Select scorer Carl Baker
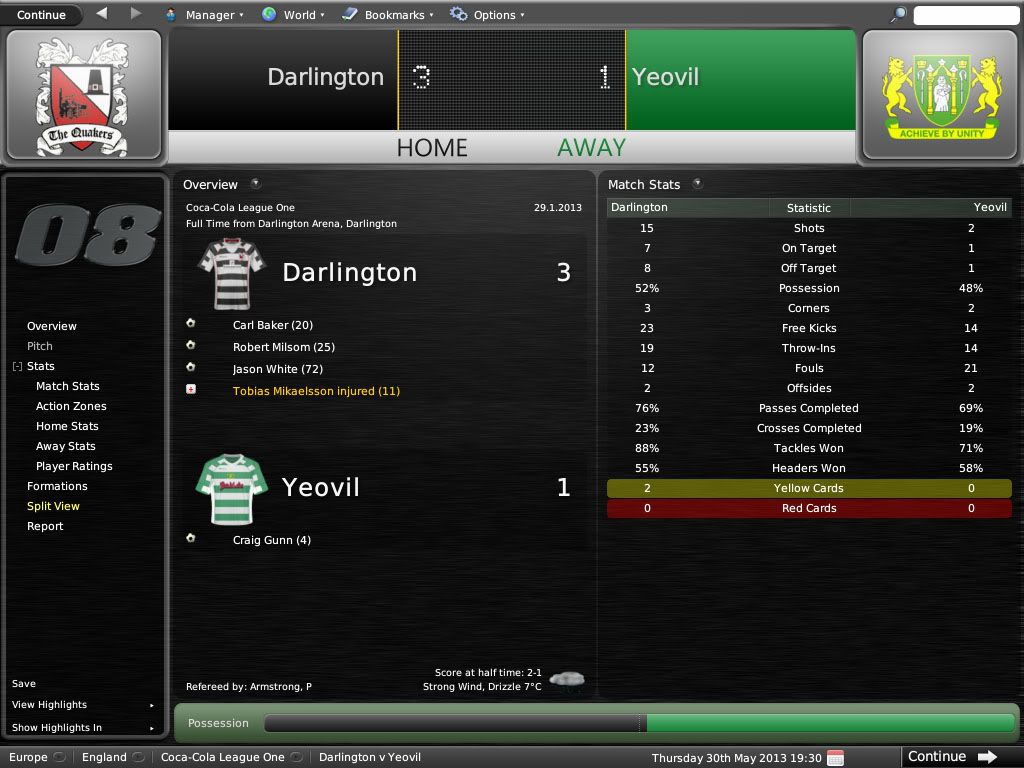The image size is (1024, 768). click(x=272, y=325)
